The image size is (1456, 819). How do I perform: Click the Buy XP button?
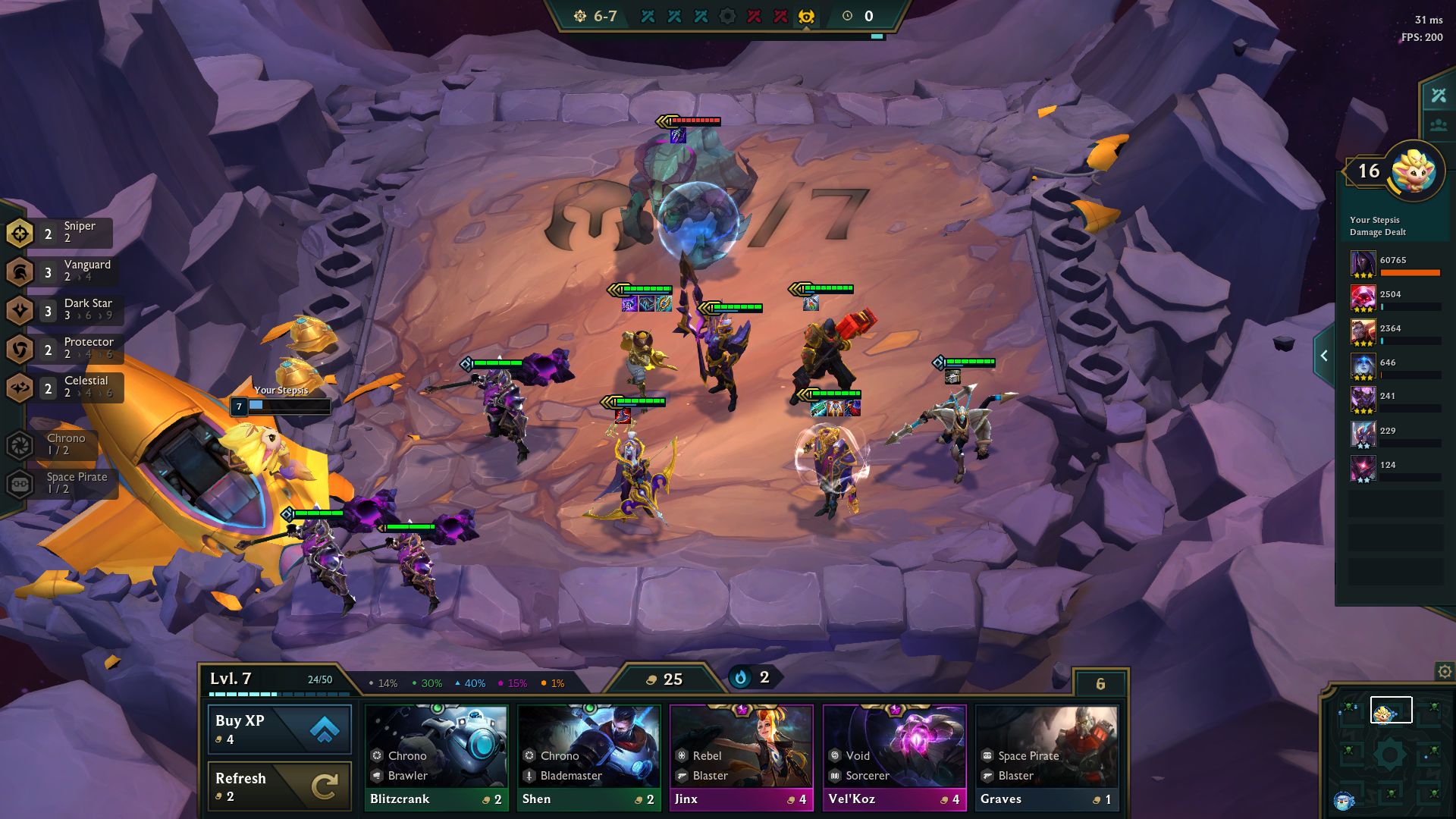point(278,729)
